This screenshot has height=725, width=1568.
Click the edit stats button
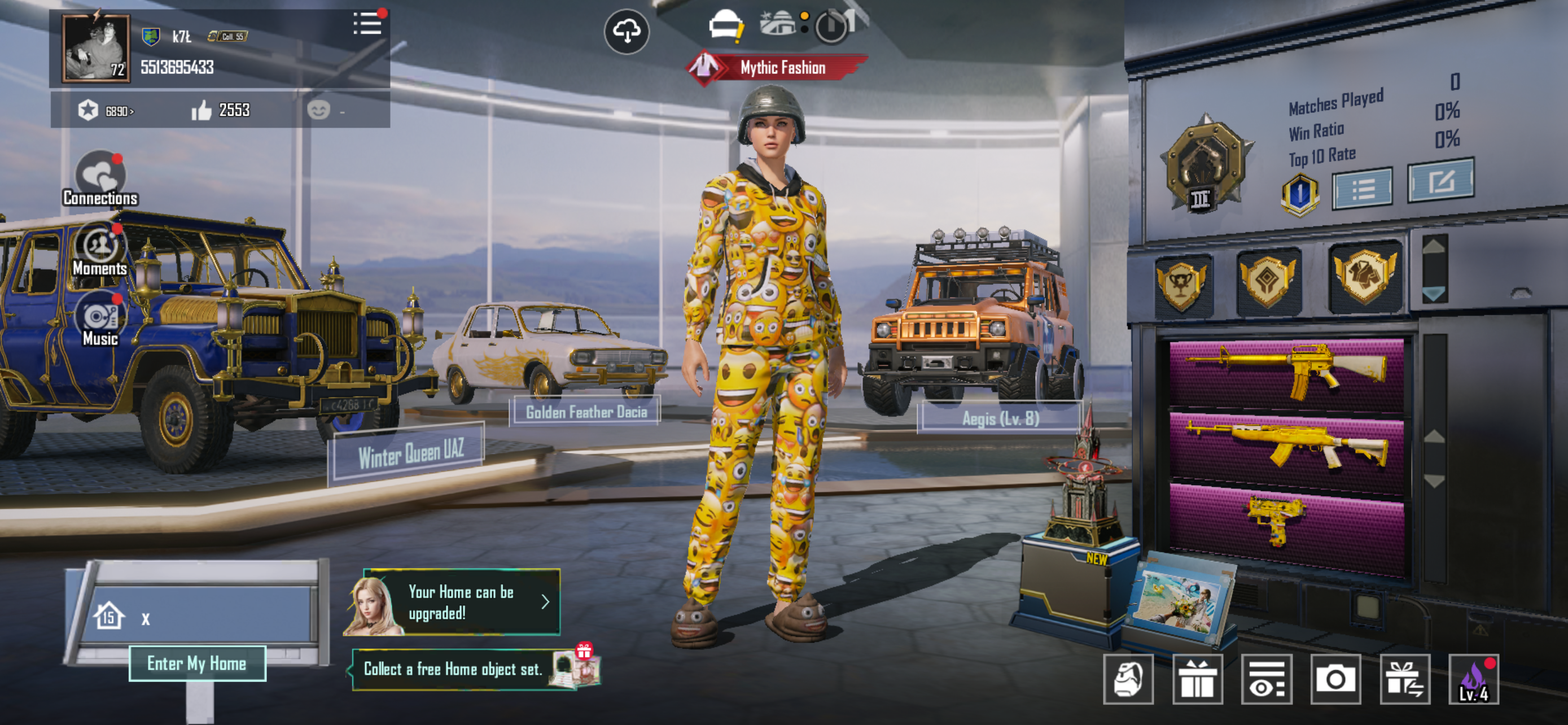click(x=1440, y=180)
